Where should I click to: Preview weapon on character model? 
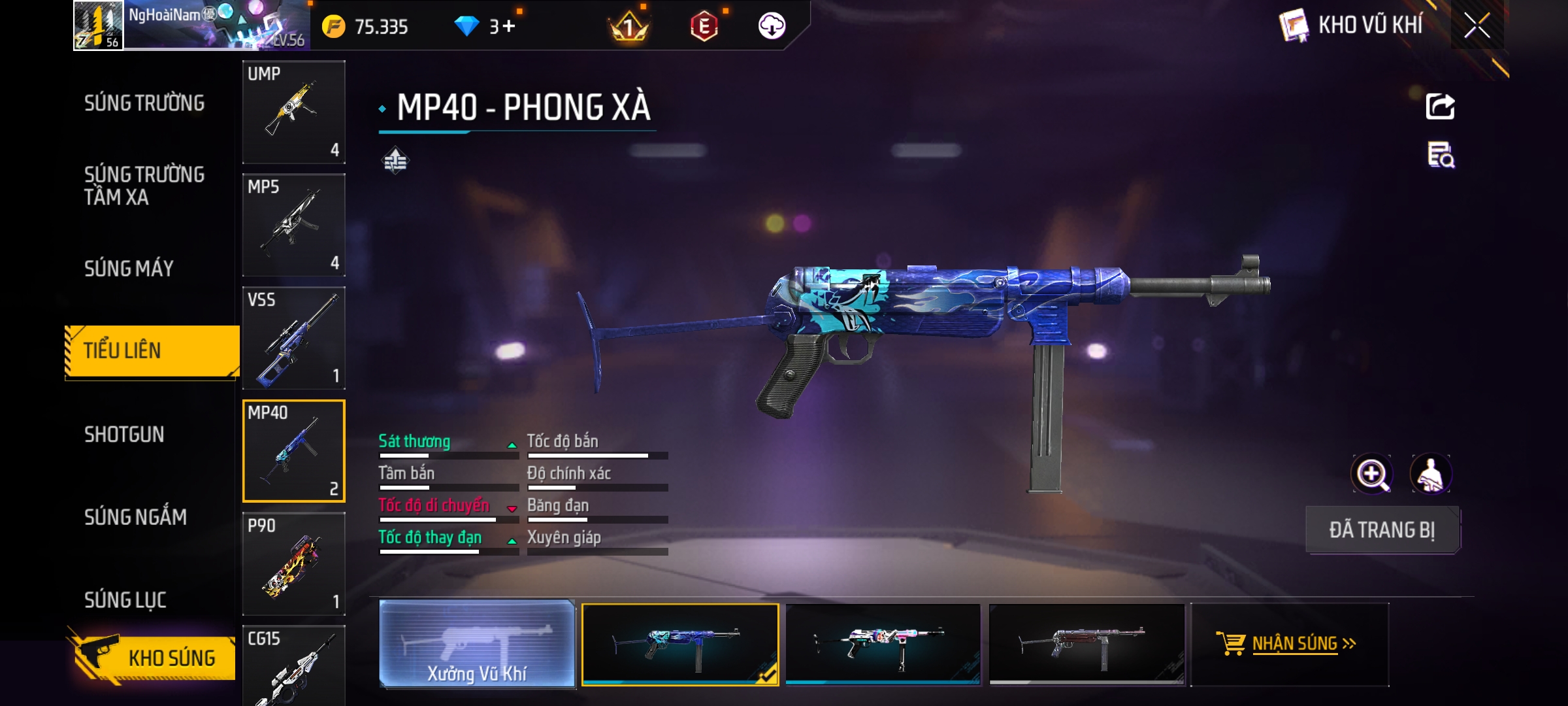click(x=1430, y=474)
